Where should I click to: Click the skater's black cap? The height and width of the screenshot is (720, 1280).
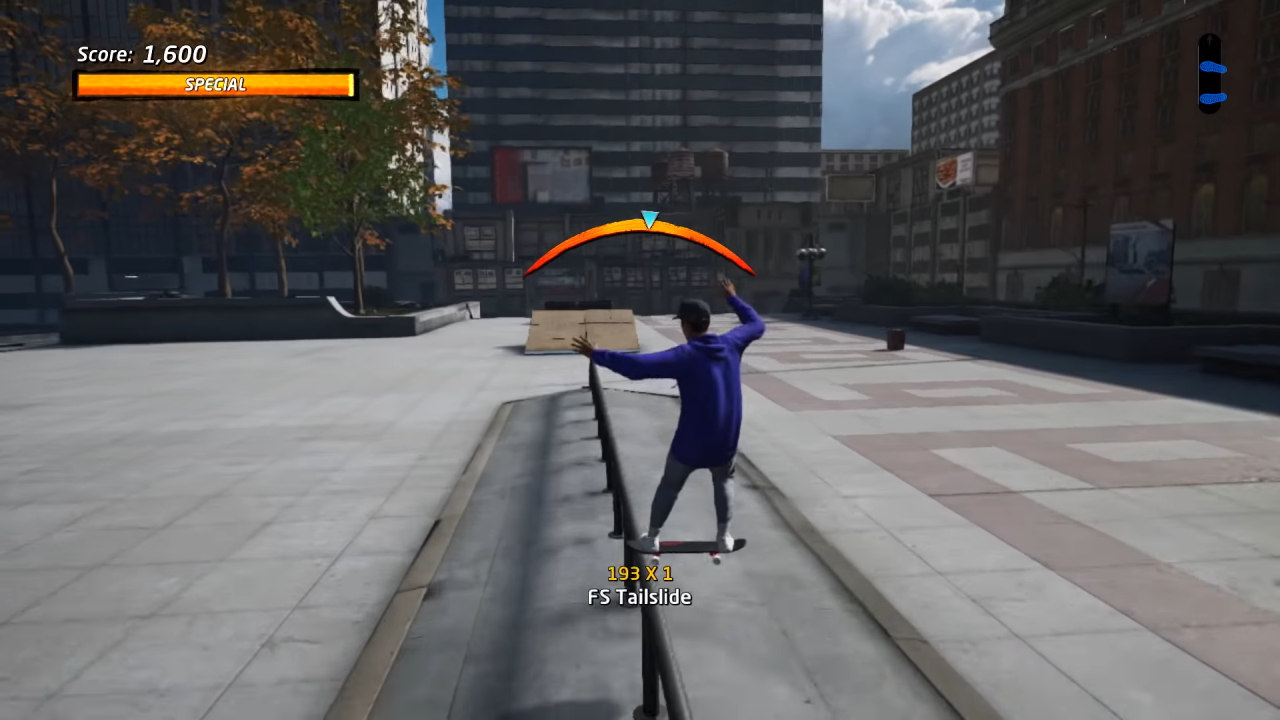click(692, 312)
